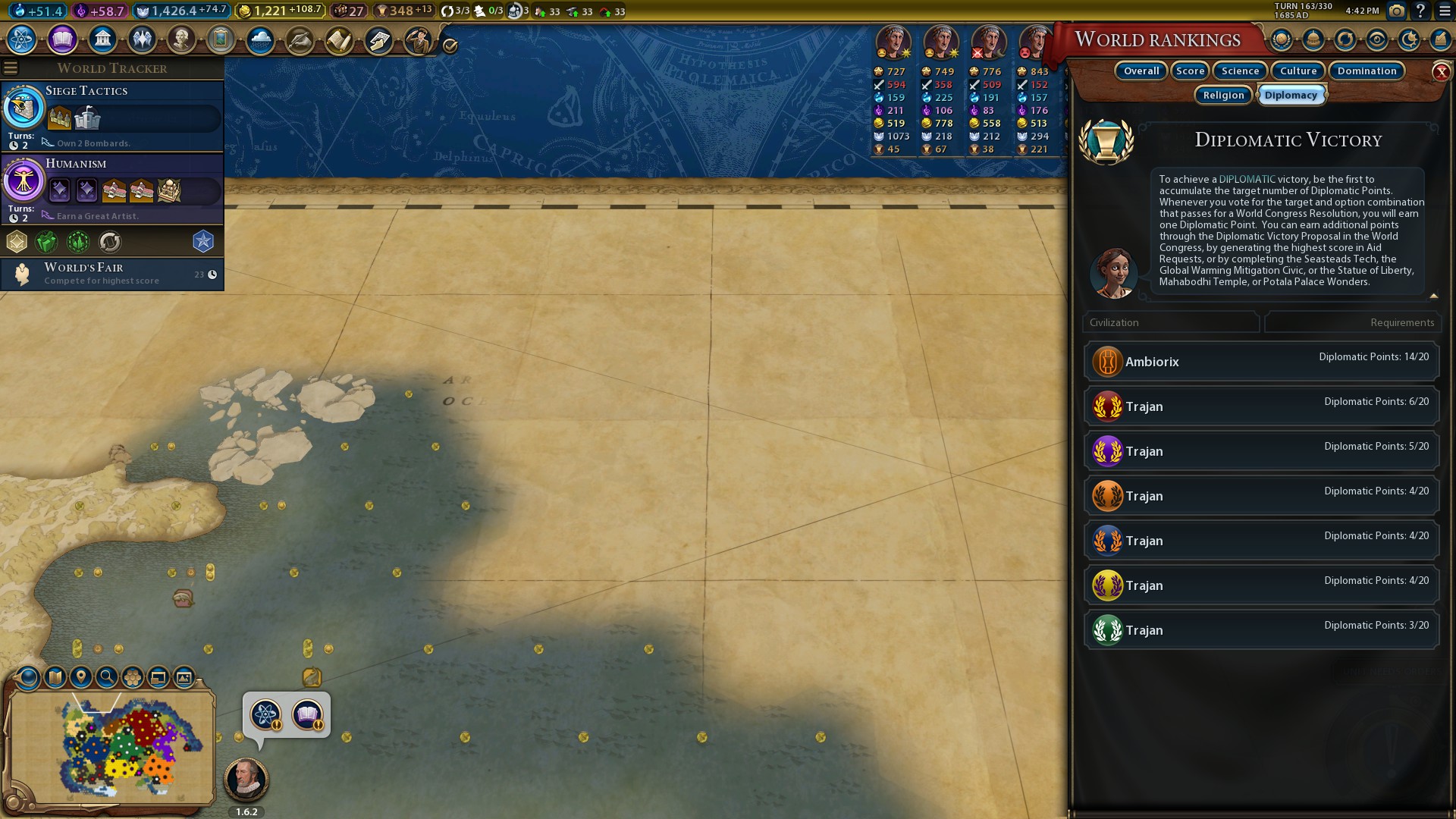Screen dimensions: 1456x819
Task: View the Religion victory tab
Action: point(1223,95)
